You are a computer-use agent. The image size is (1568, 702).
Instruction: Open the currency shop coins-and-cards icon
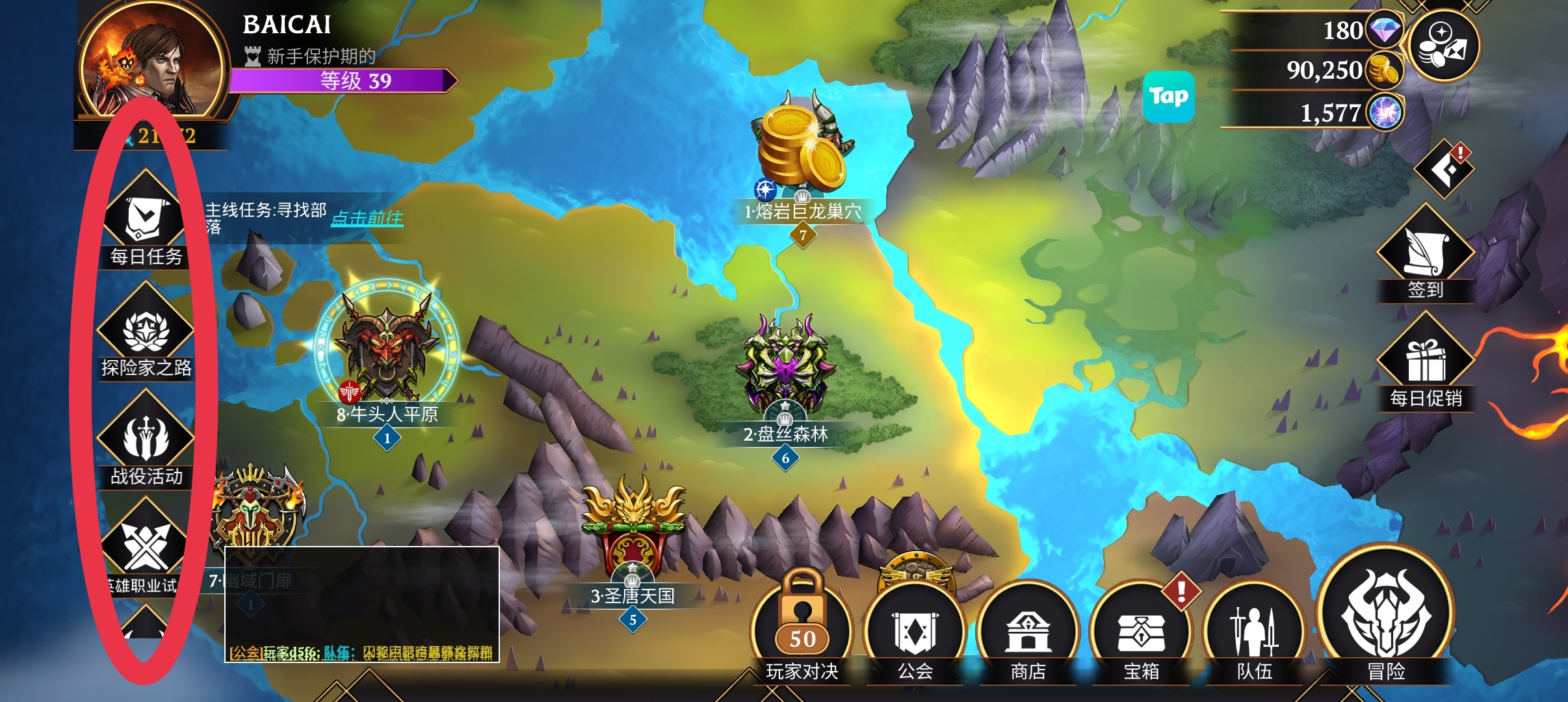point(1444,45)
